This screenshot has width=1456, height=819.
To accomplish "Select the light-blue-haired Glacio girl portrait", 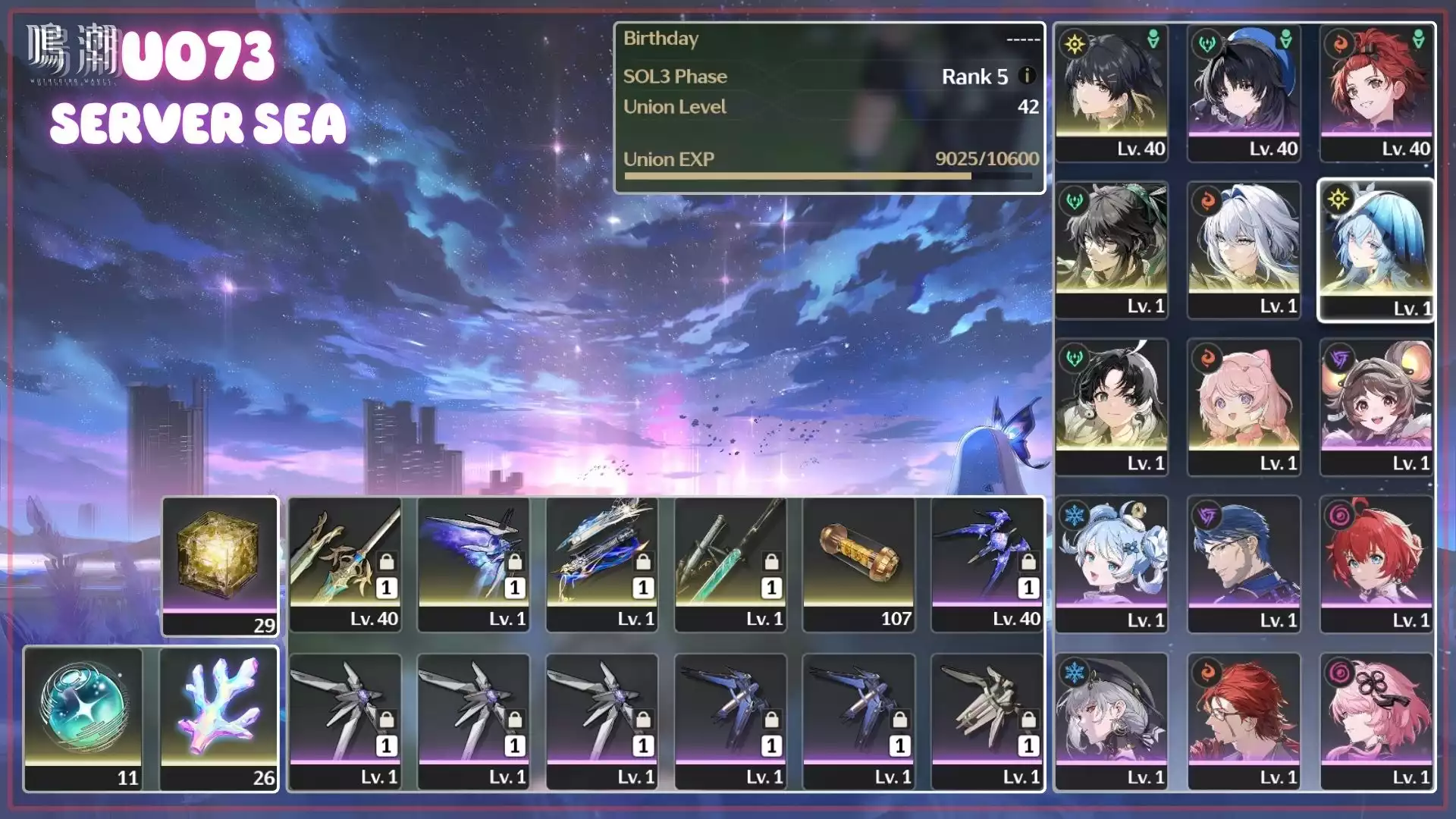I will pos(1111,564).
